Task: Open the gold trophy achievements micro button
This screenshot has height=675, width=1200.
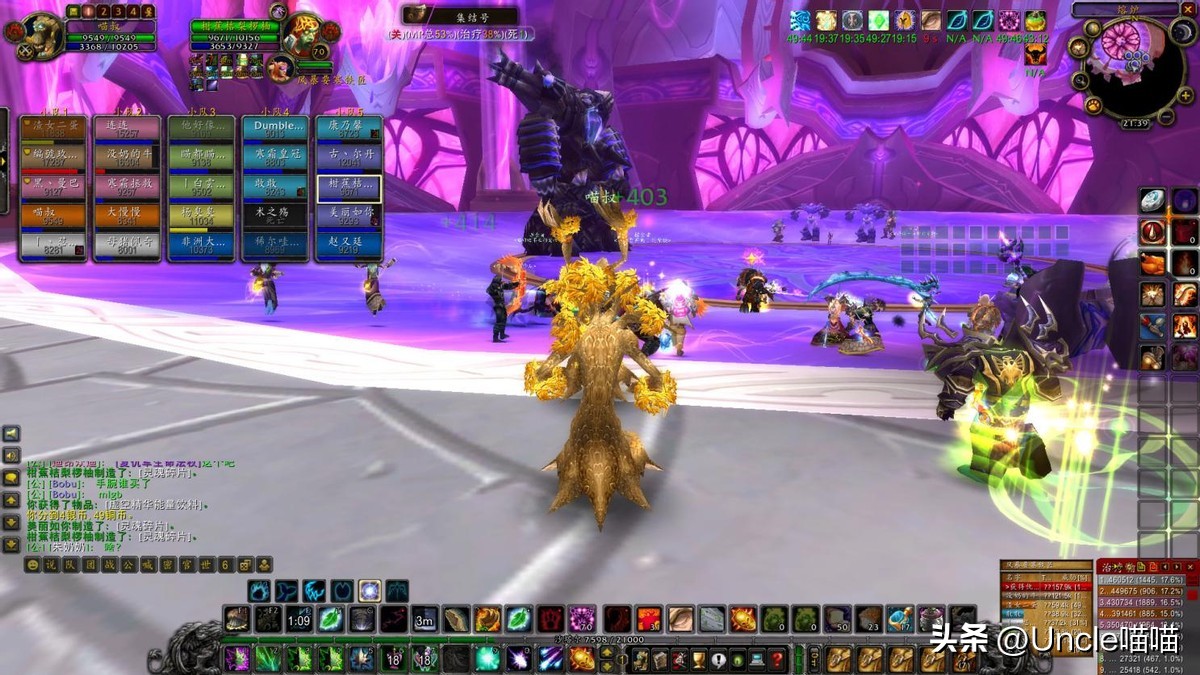Action: 698,659
